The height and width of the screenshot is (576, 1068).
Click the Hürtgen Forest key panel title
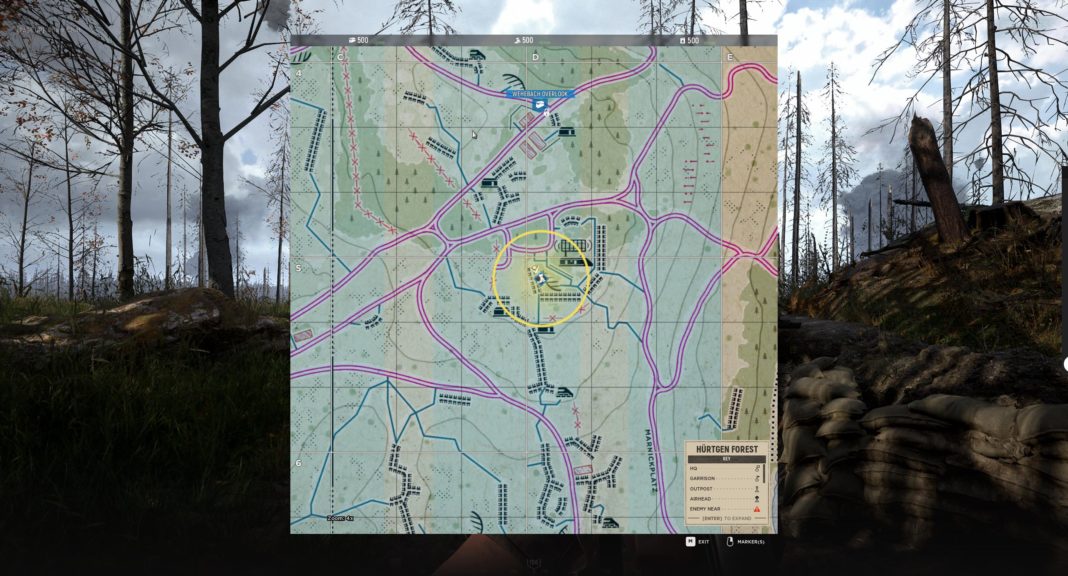point(726,449)
